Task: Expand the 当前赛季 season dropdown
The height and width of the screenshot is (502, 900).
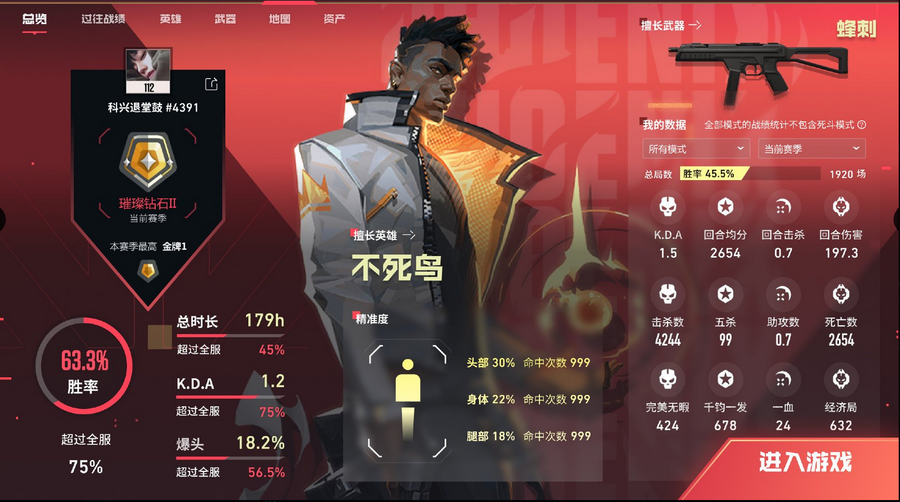Action: [810, 148]
